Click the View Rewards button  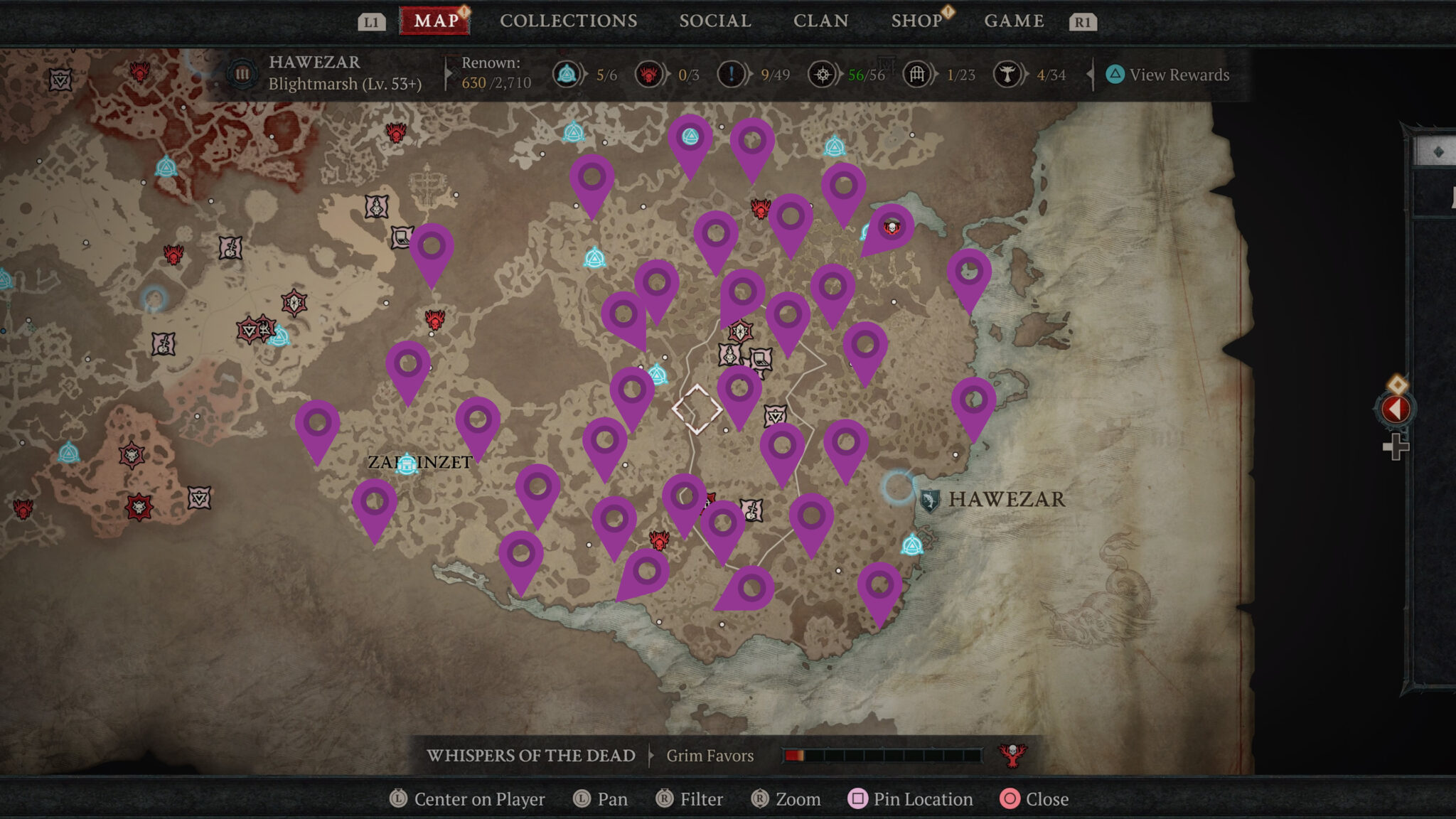point(1169,74)
